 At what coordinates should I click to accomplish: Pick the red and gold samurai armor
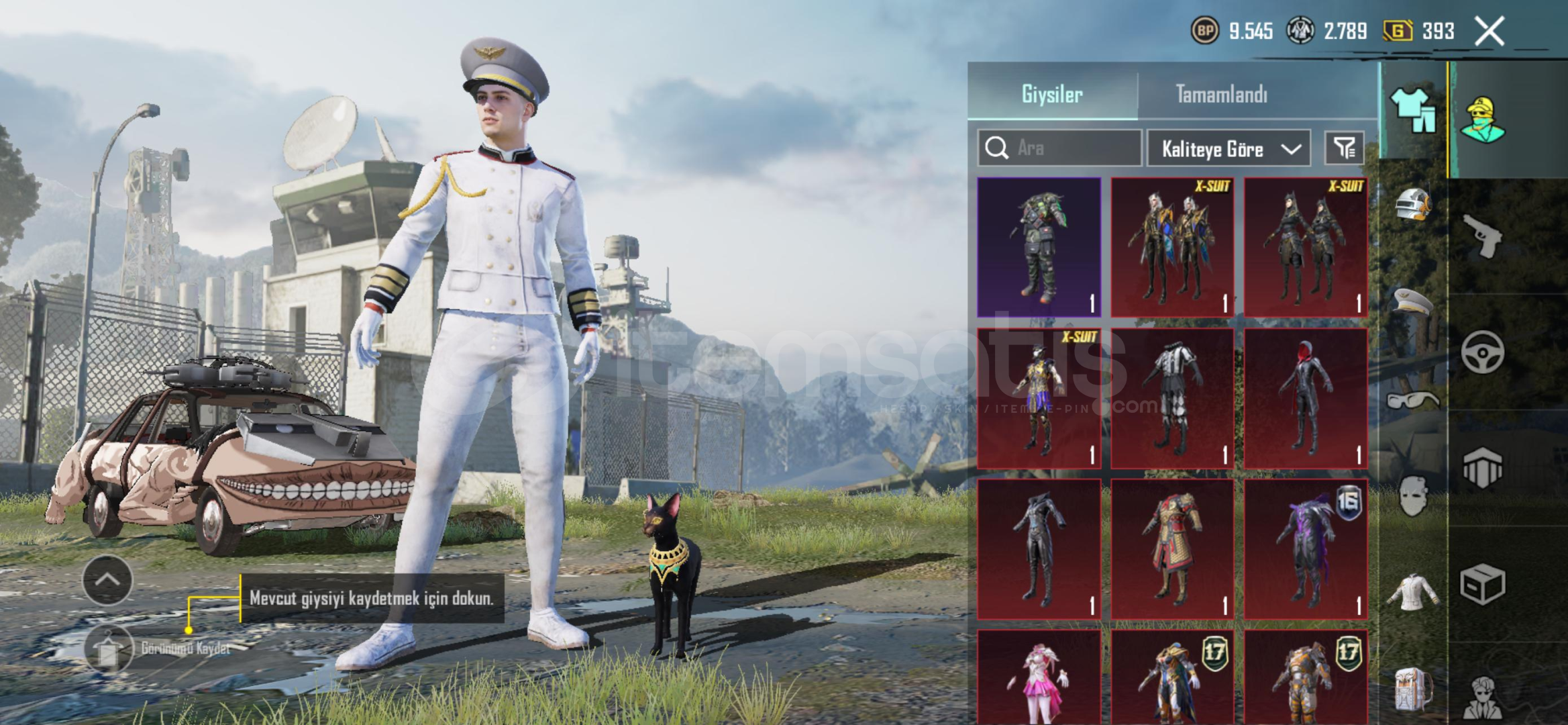click(1172, 548)
